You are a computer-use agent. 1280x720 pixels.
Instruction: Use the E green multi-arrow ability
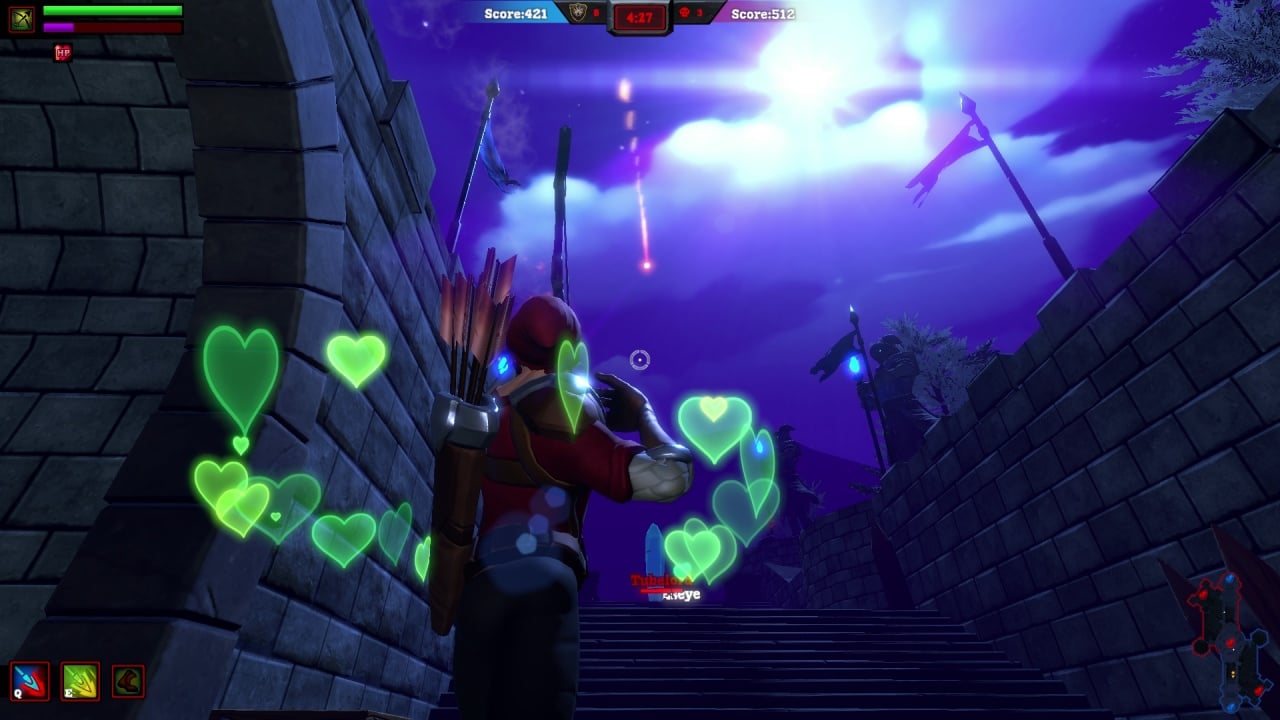pyautogui.click(x=80, y=681)
